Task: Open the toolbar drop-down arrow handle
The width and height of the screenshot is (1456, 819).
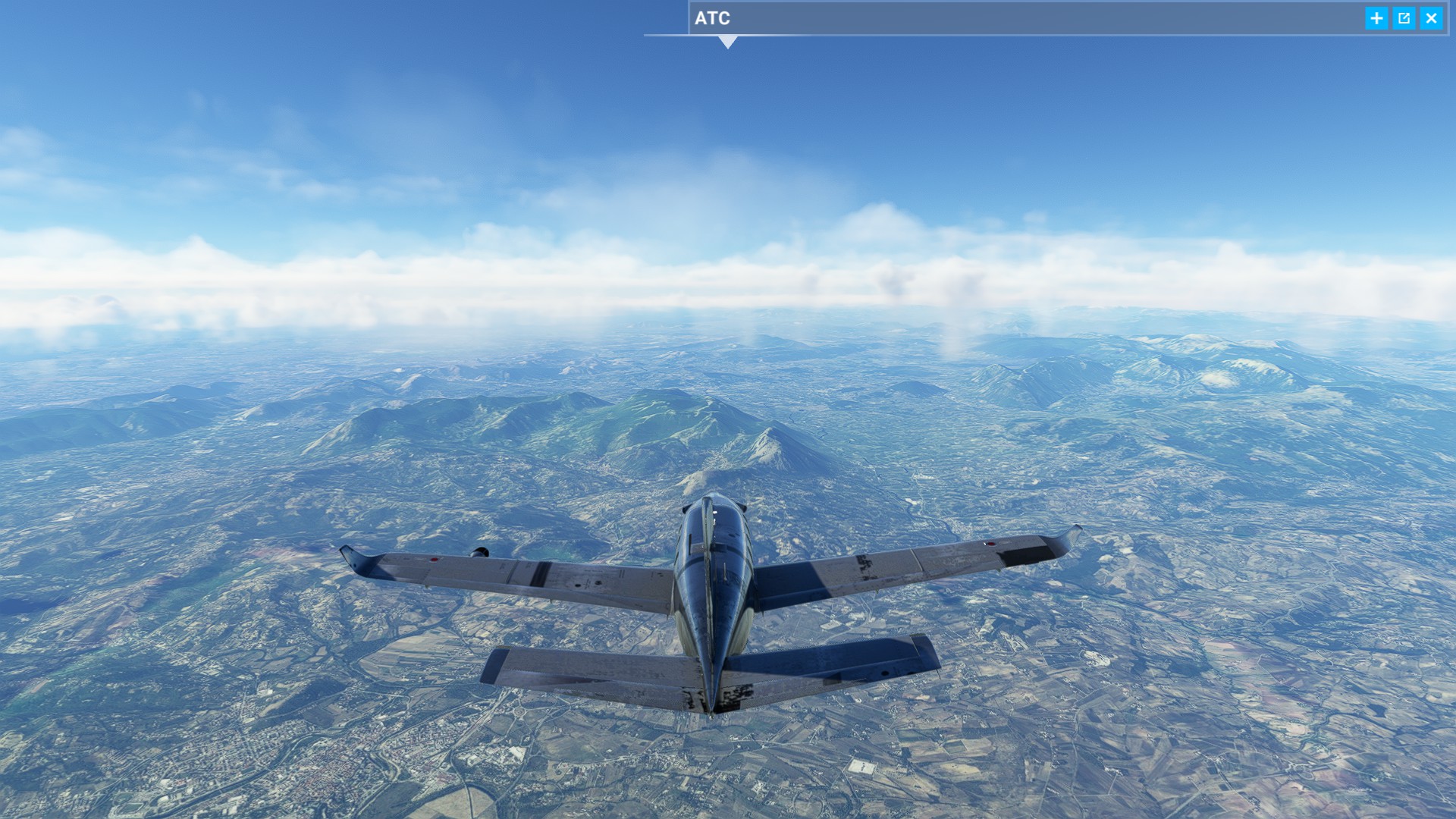Action: point(728,43)
